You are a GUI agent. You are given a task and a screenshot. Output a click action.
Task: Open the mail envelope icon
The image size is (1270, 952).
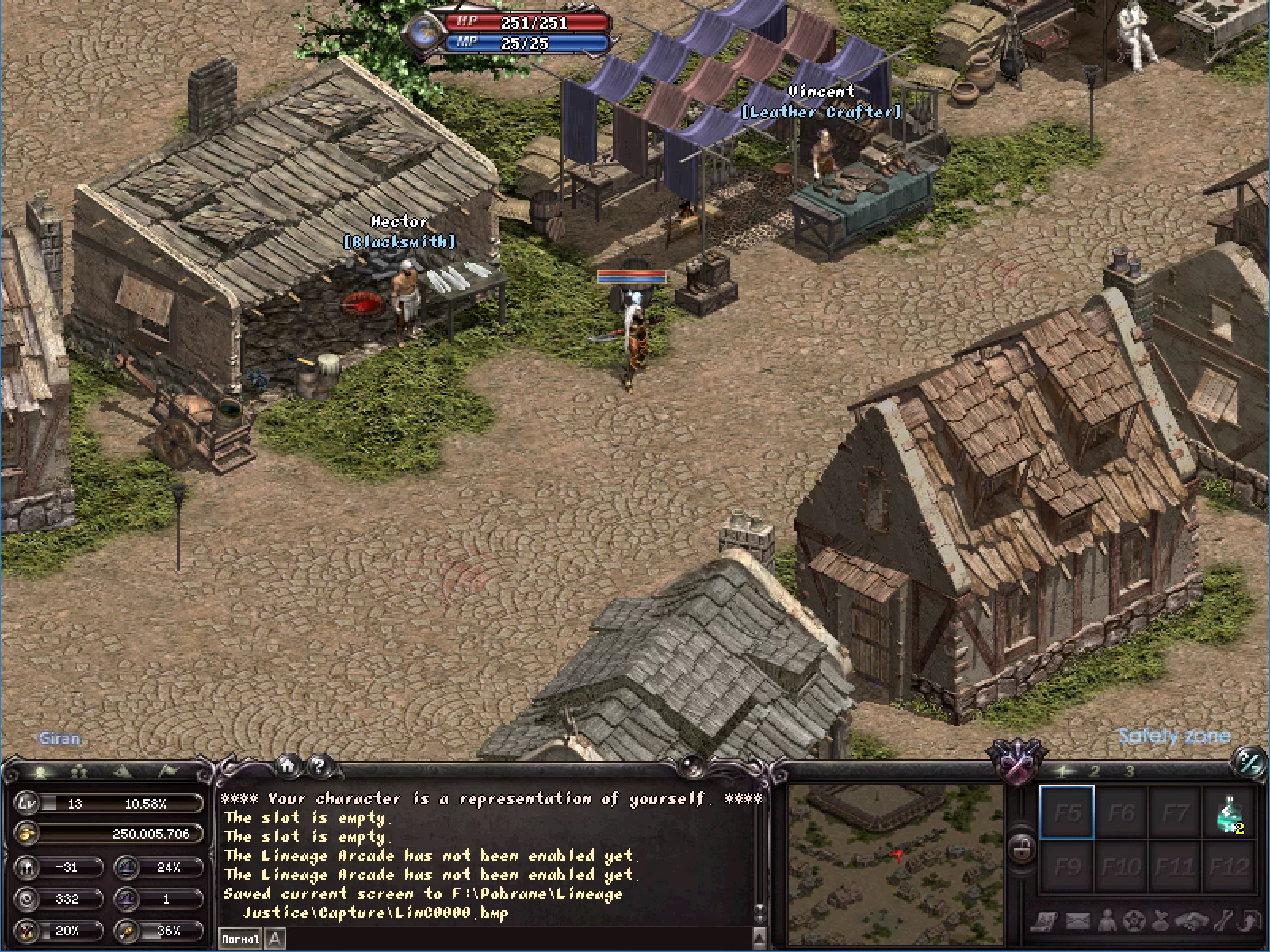(1077, 921)
